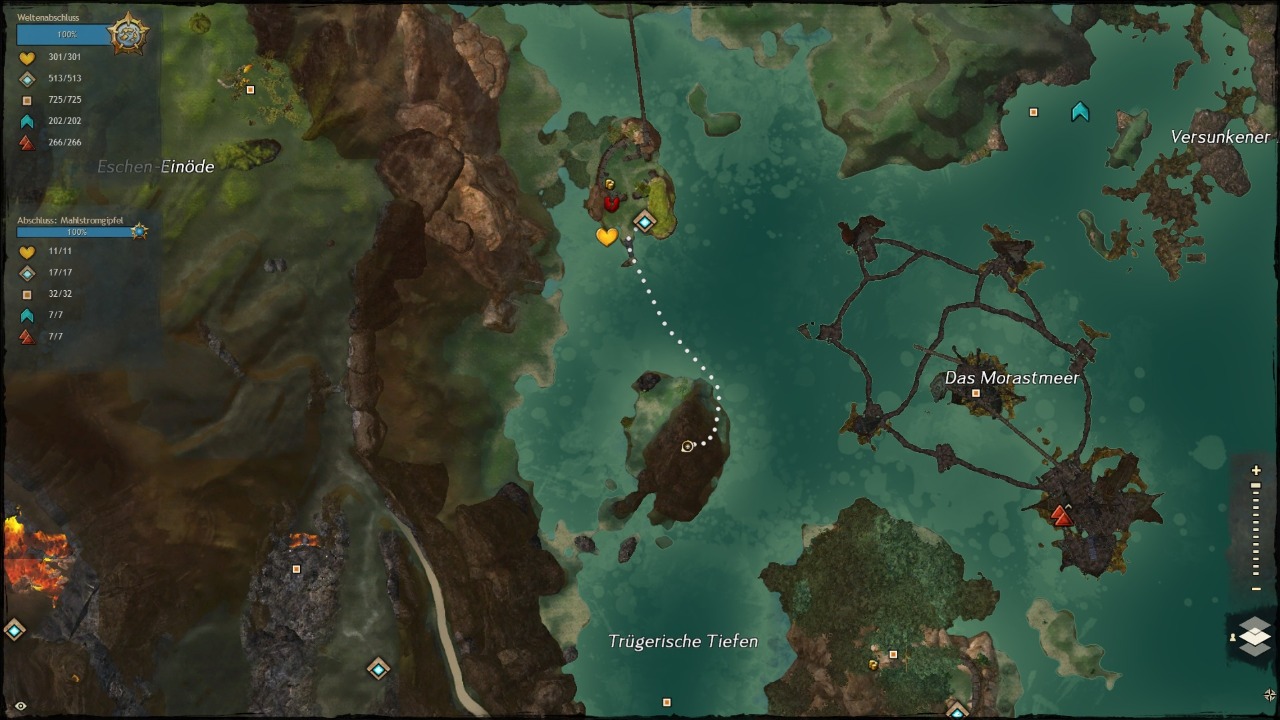The width and height of the screenshot is (1280, 720).
Task: Adjust the map zoom level slider
Action: (x=1256, y=530)
